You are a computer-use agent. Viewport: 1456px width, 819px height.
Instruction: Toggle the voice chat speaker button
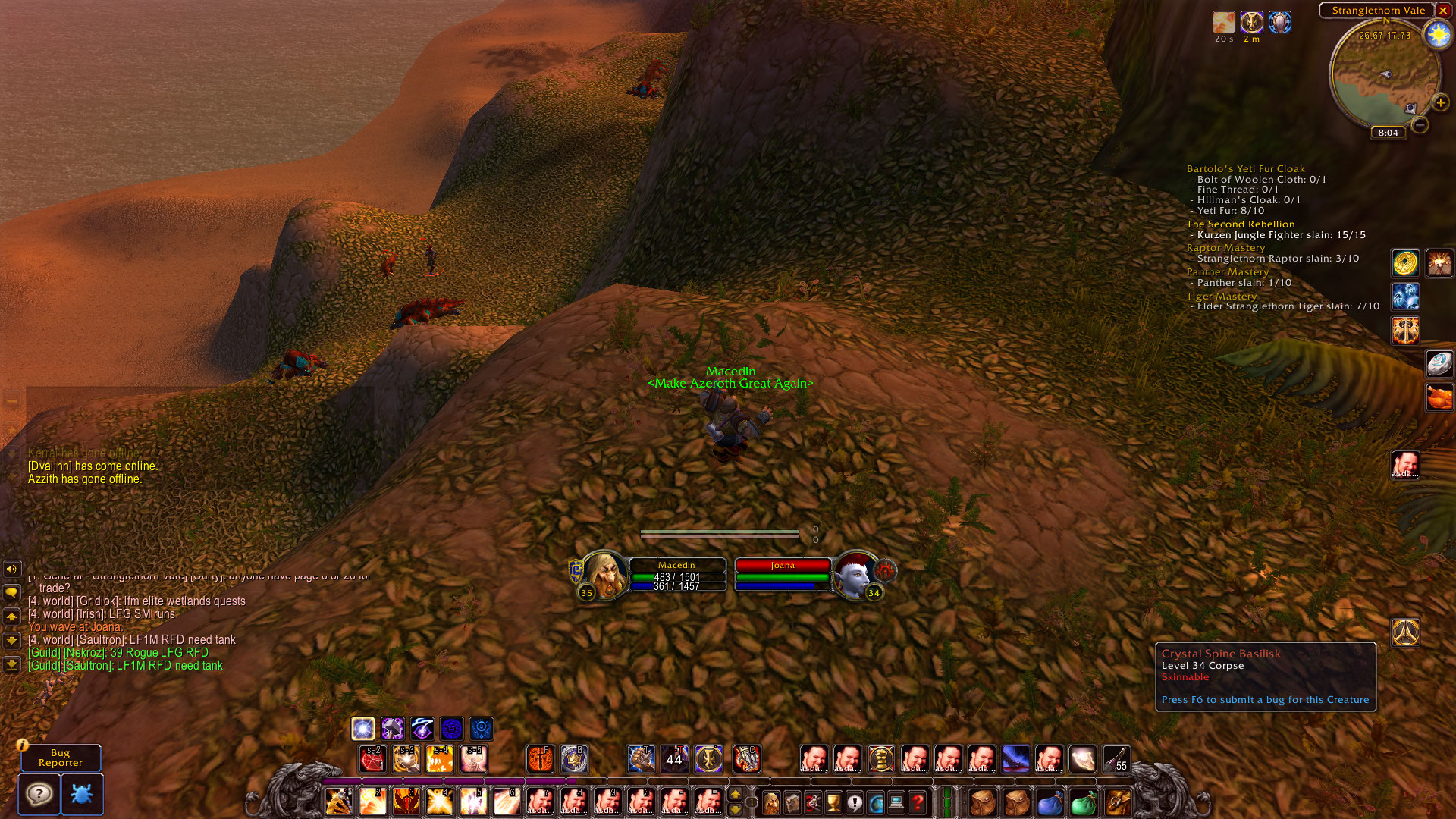pos(11,569)
